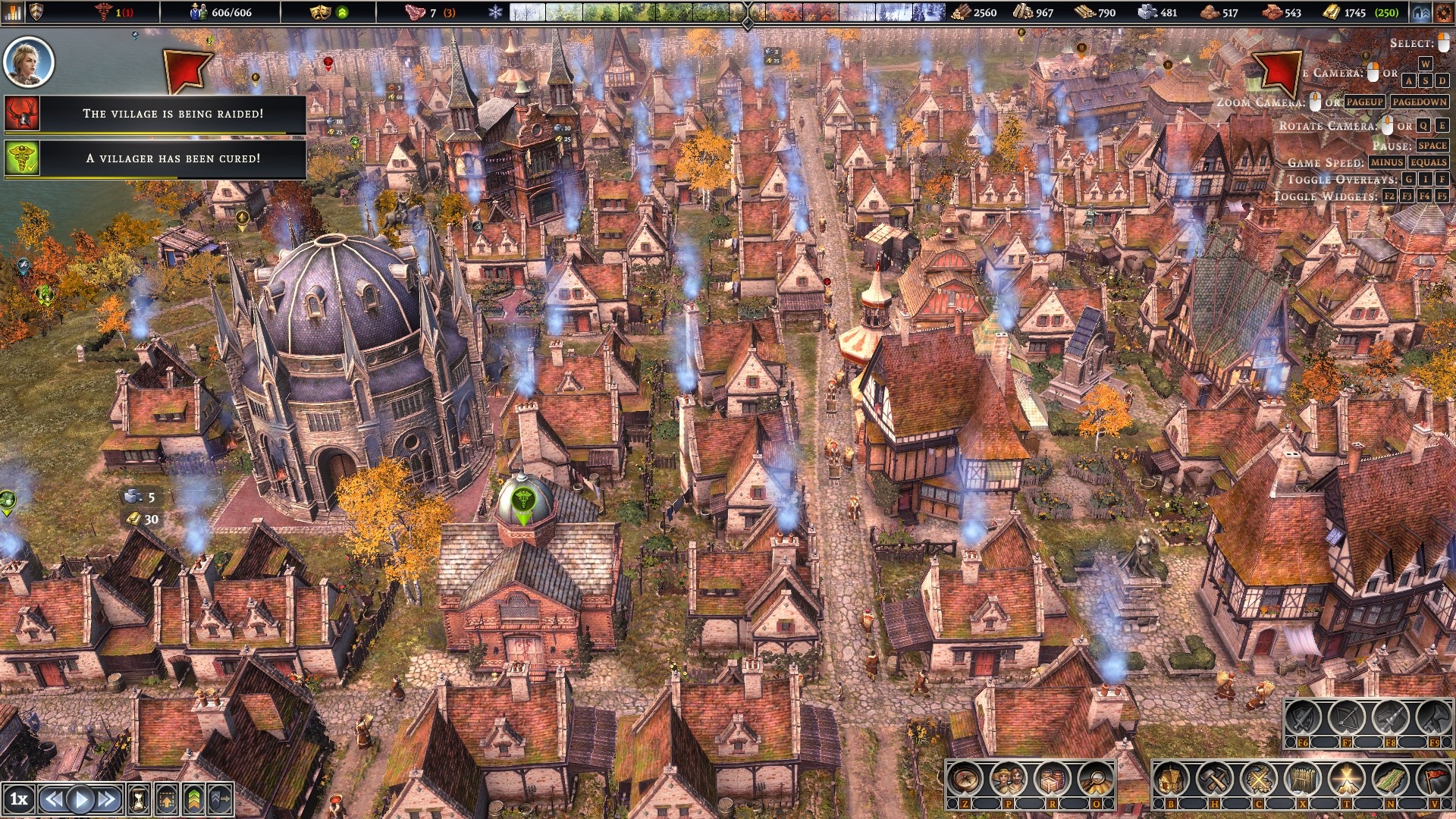Click the play button in speed controls

pos(80,799)
